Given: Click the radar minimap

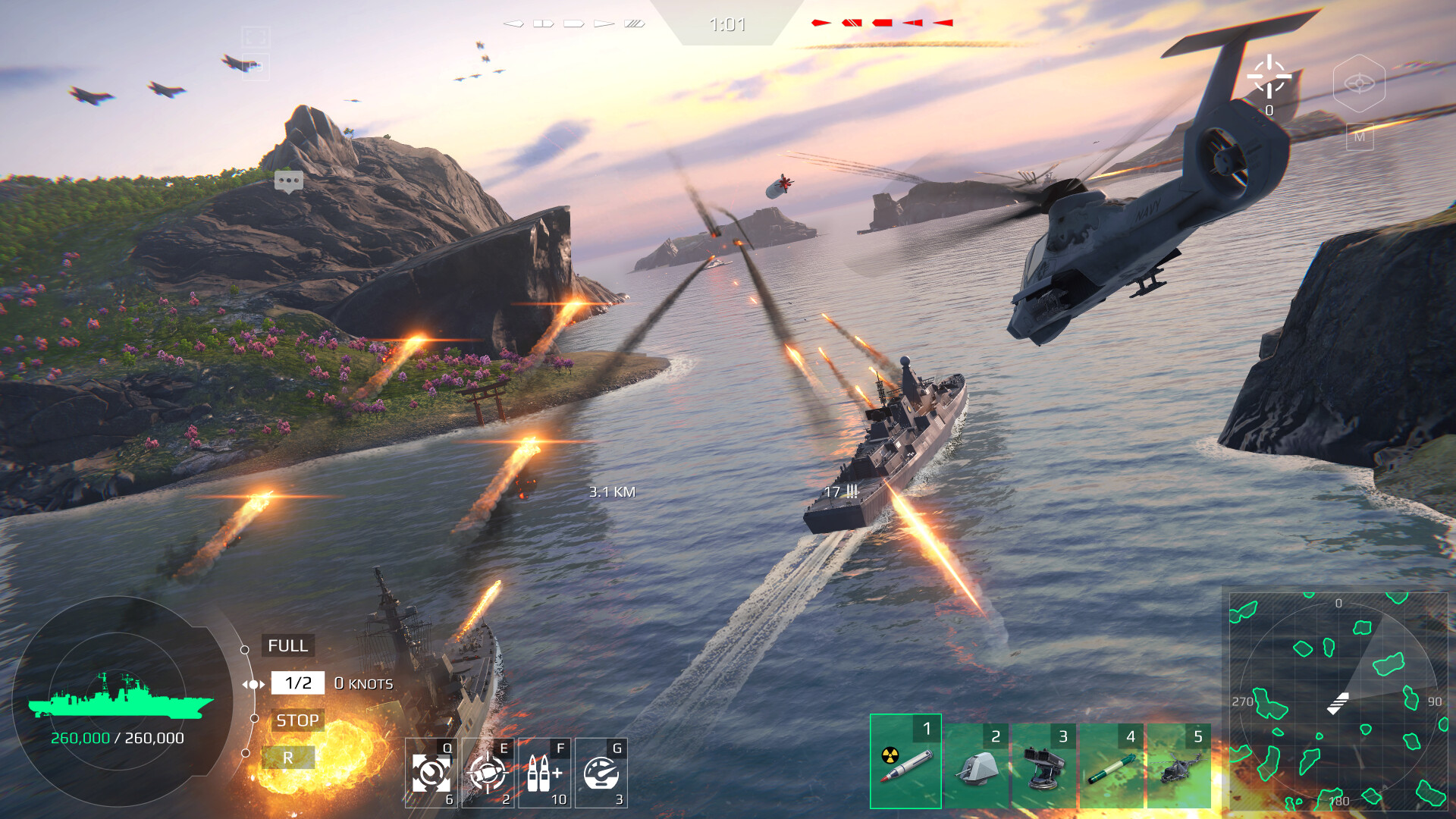Looking at the screenshot, I should 1338,701.
